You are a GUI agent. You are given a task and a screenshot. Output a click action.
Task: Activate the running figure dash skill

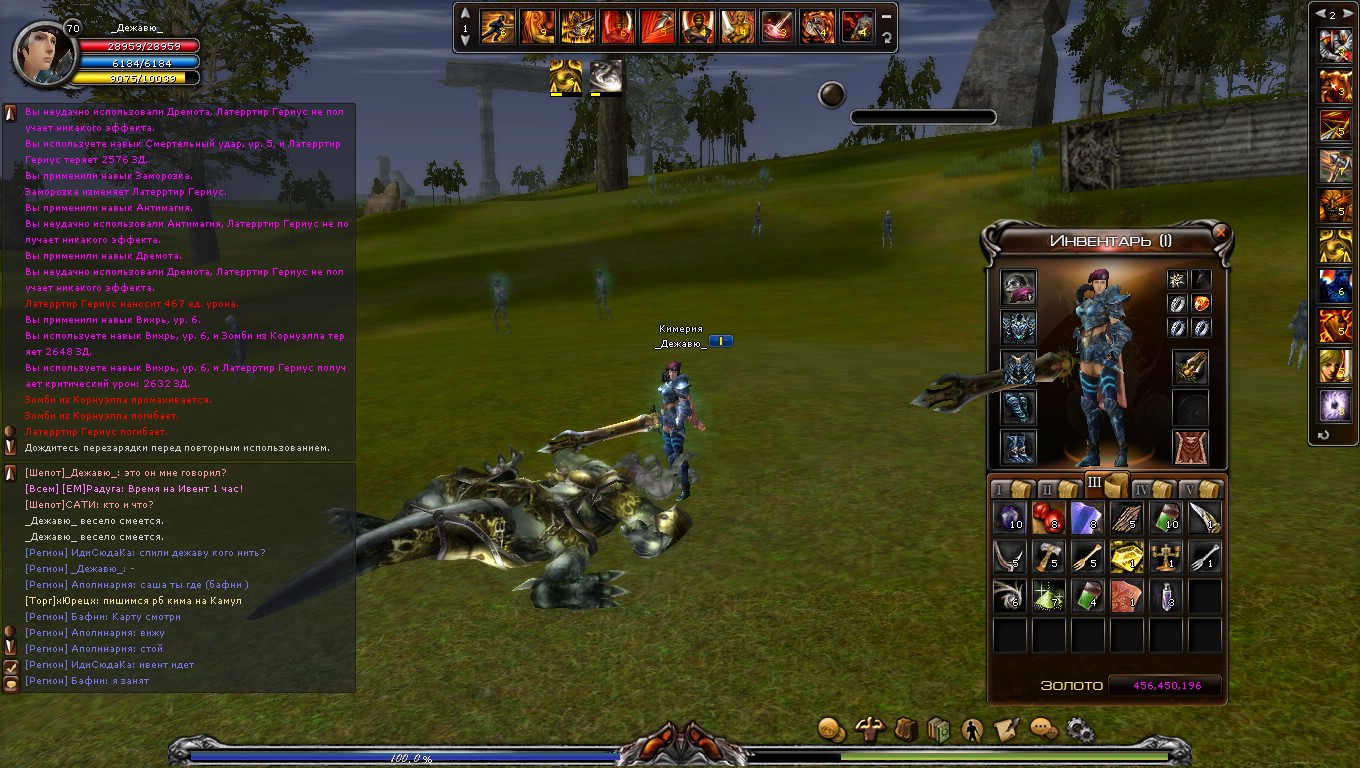pyautogui.click(x=497, y=26)
